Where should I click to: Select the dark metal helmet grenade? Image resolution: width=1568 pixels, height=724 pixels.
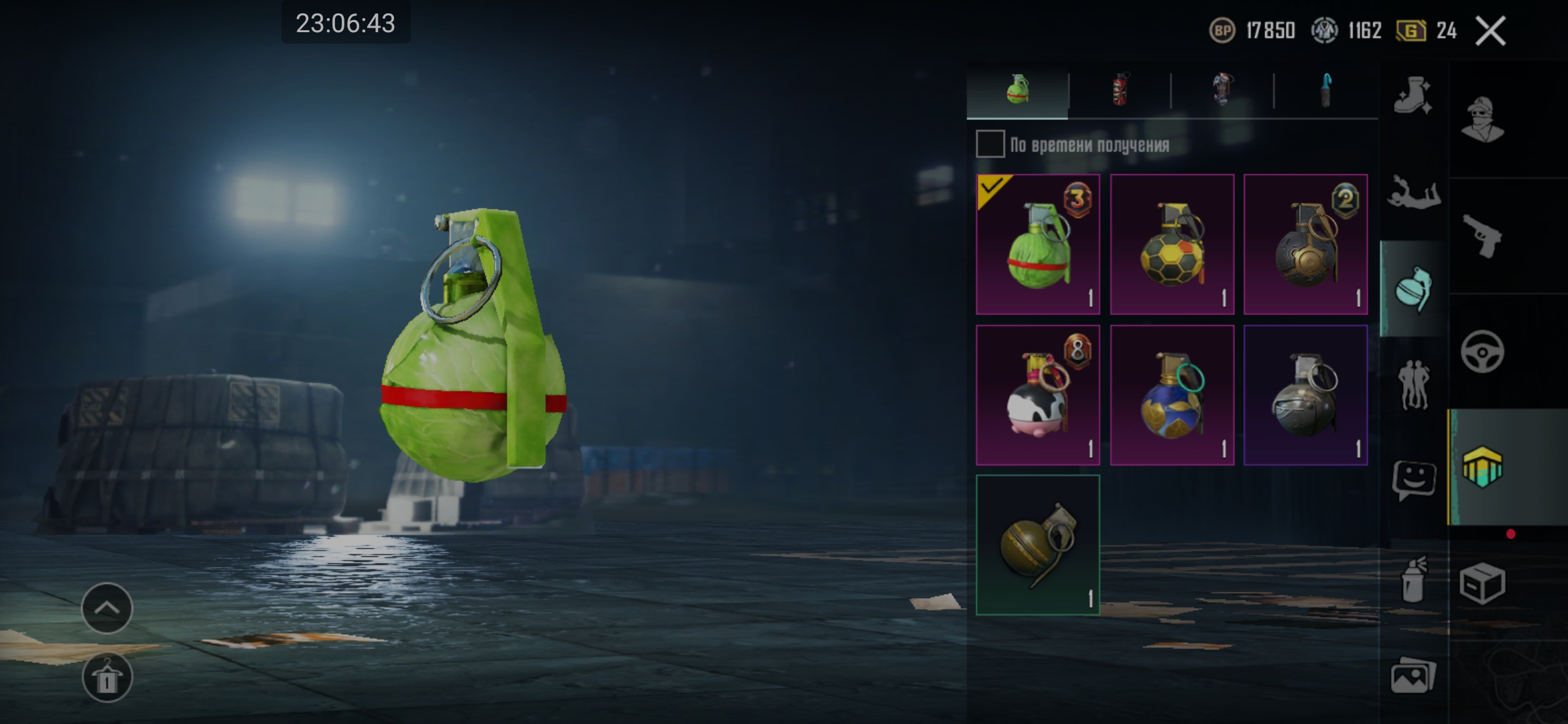click(x=1305, y=395)
